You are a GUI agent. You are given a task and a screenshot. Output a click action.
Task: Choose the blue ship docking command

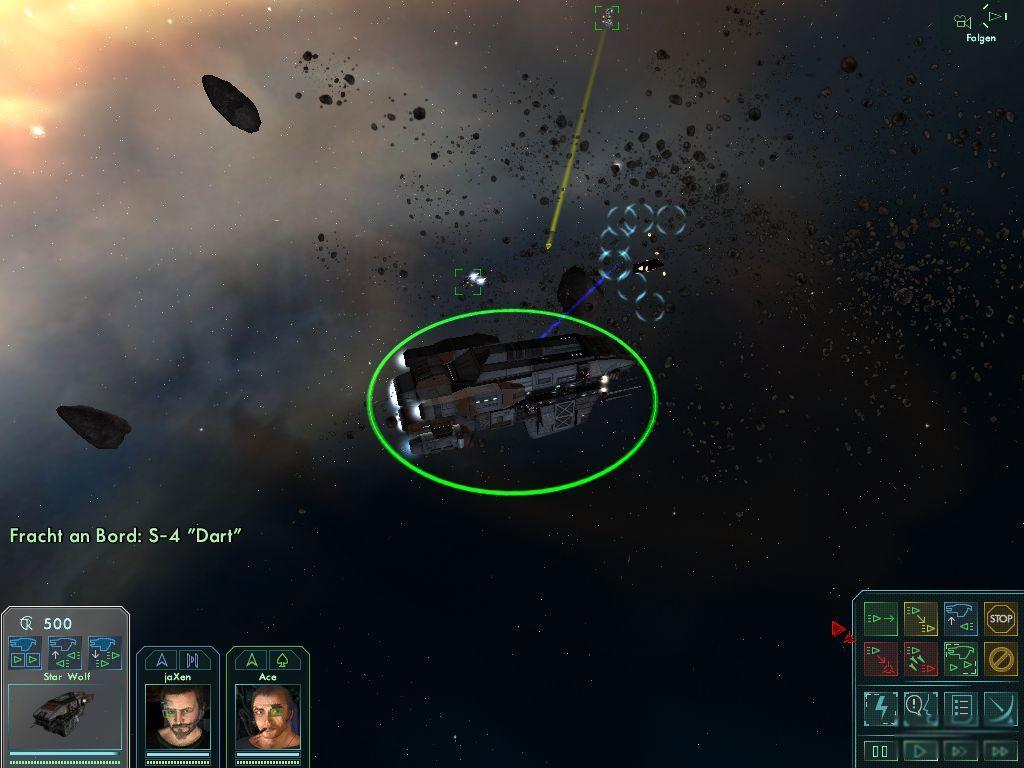(x=960, y=619)
